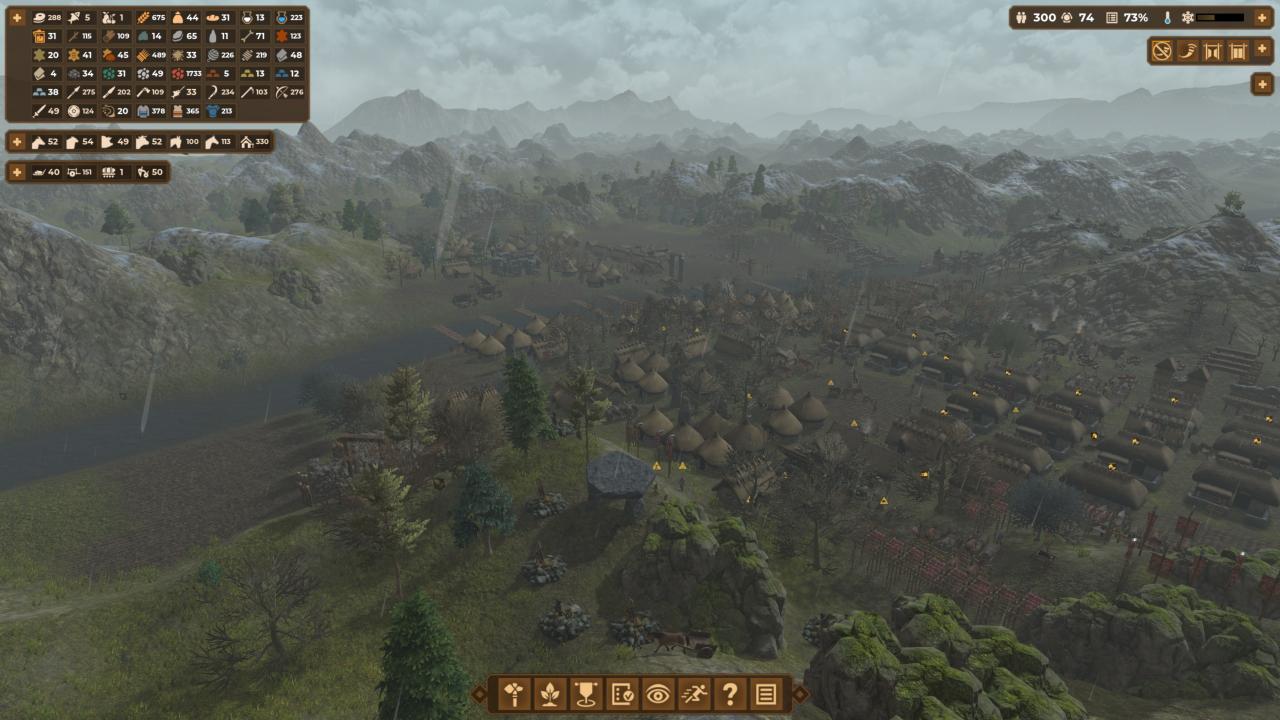Open the plant sprout menu

click(550, 694)
